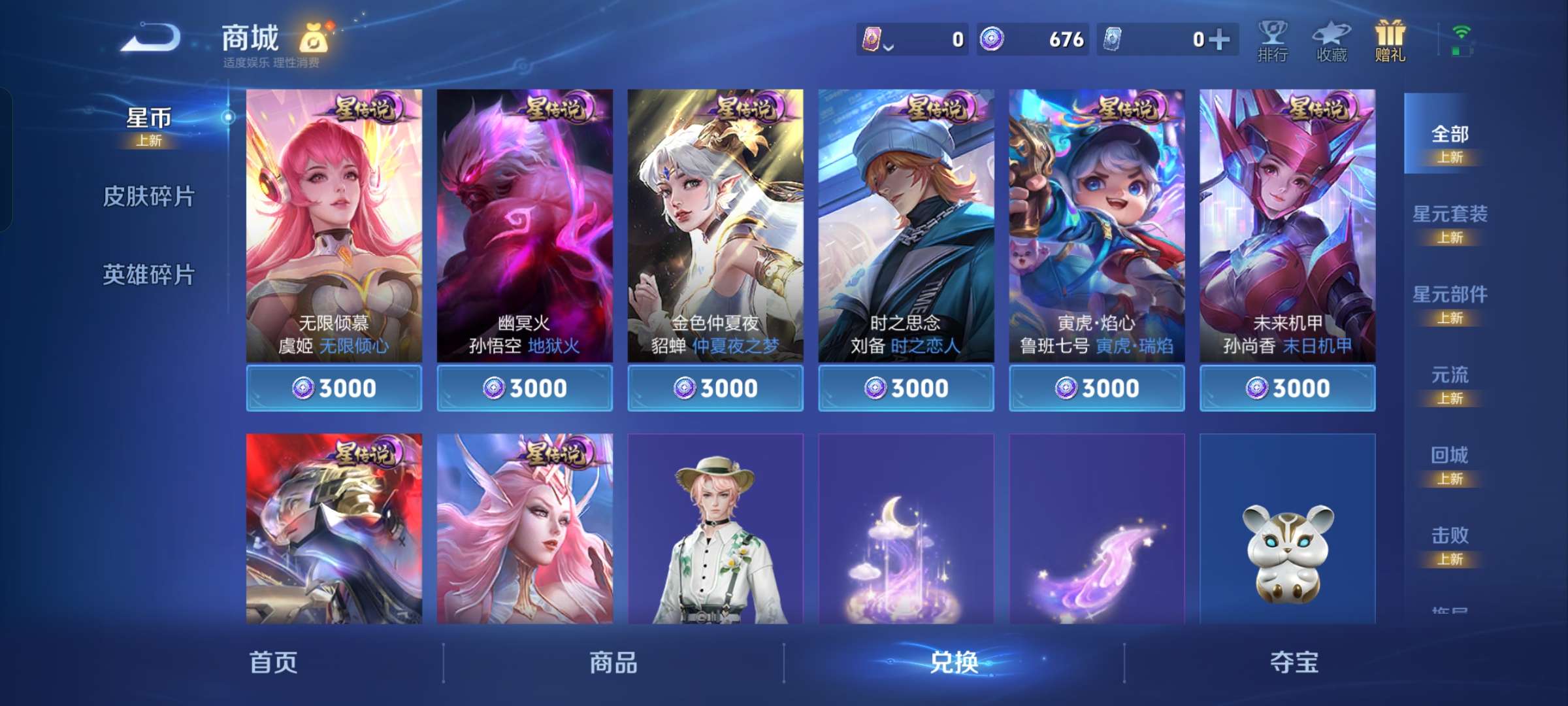
Task: Open rankings via the 排行 trophy icon
Action: click(x=1273, y=41)
